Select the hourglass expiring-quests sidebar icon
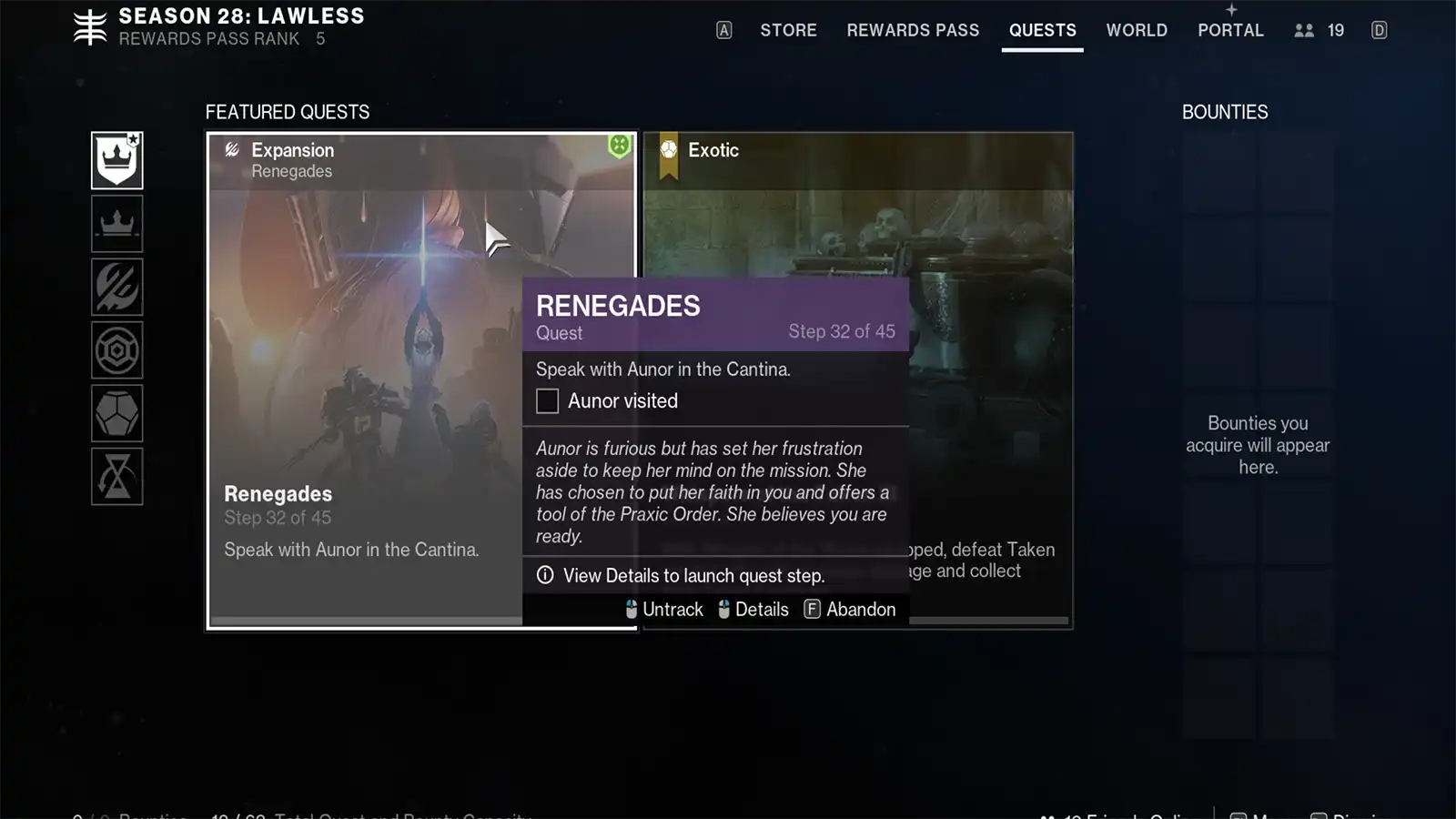Screen dimensions: 1456x819 tap(116, 474)
